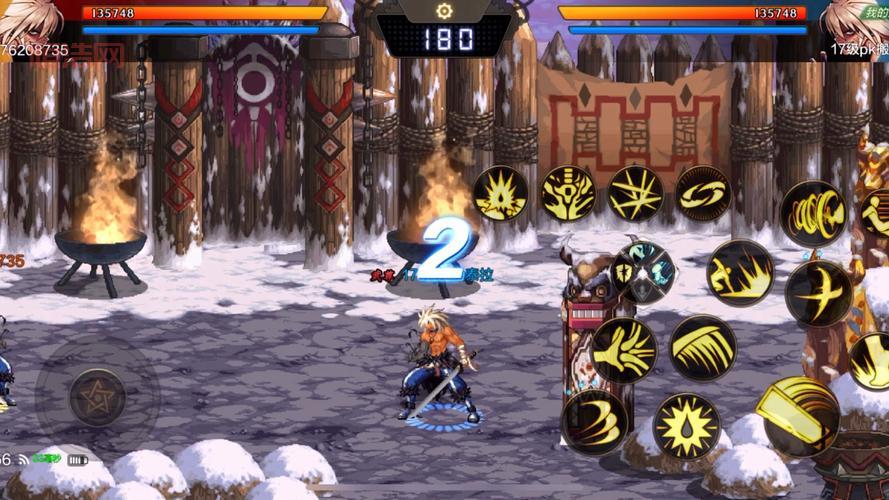This screenshot has width=889, height=500.
Task: Cast the crossed slashes star skill
Action: point(635,193)
